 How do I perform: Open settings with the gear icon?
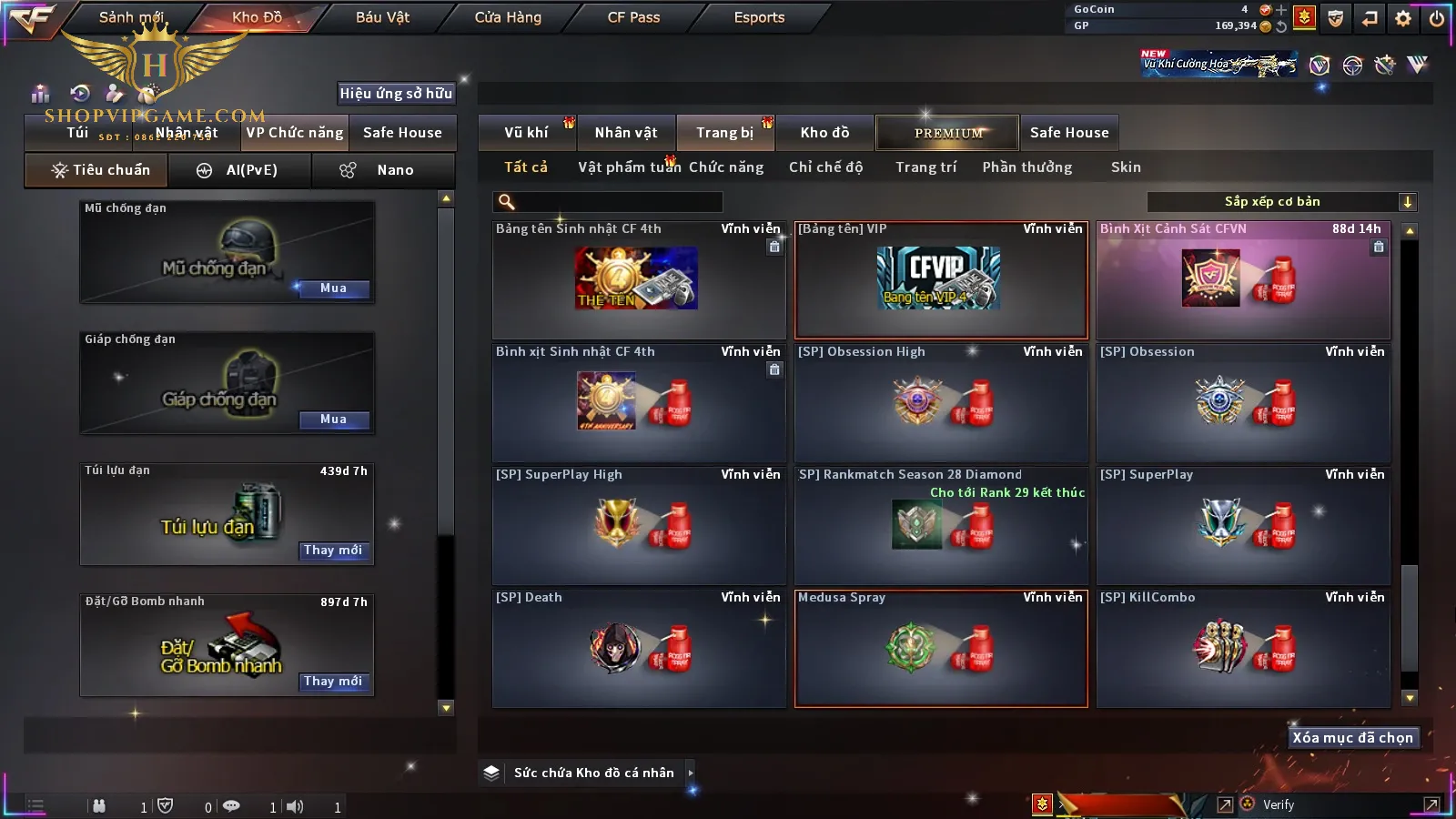[x=1403, y=18]
